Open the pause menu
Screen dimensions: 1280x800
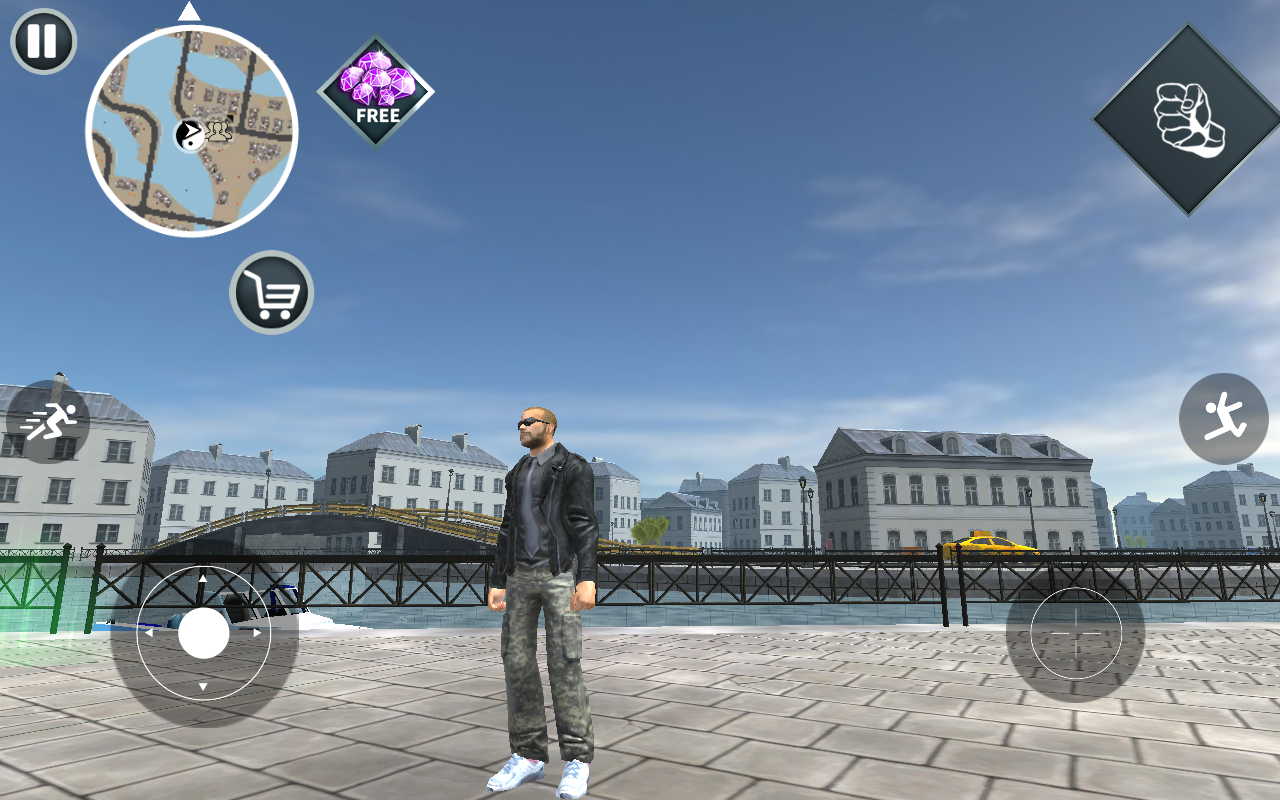coord(41,42)
